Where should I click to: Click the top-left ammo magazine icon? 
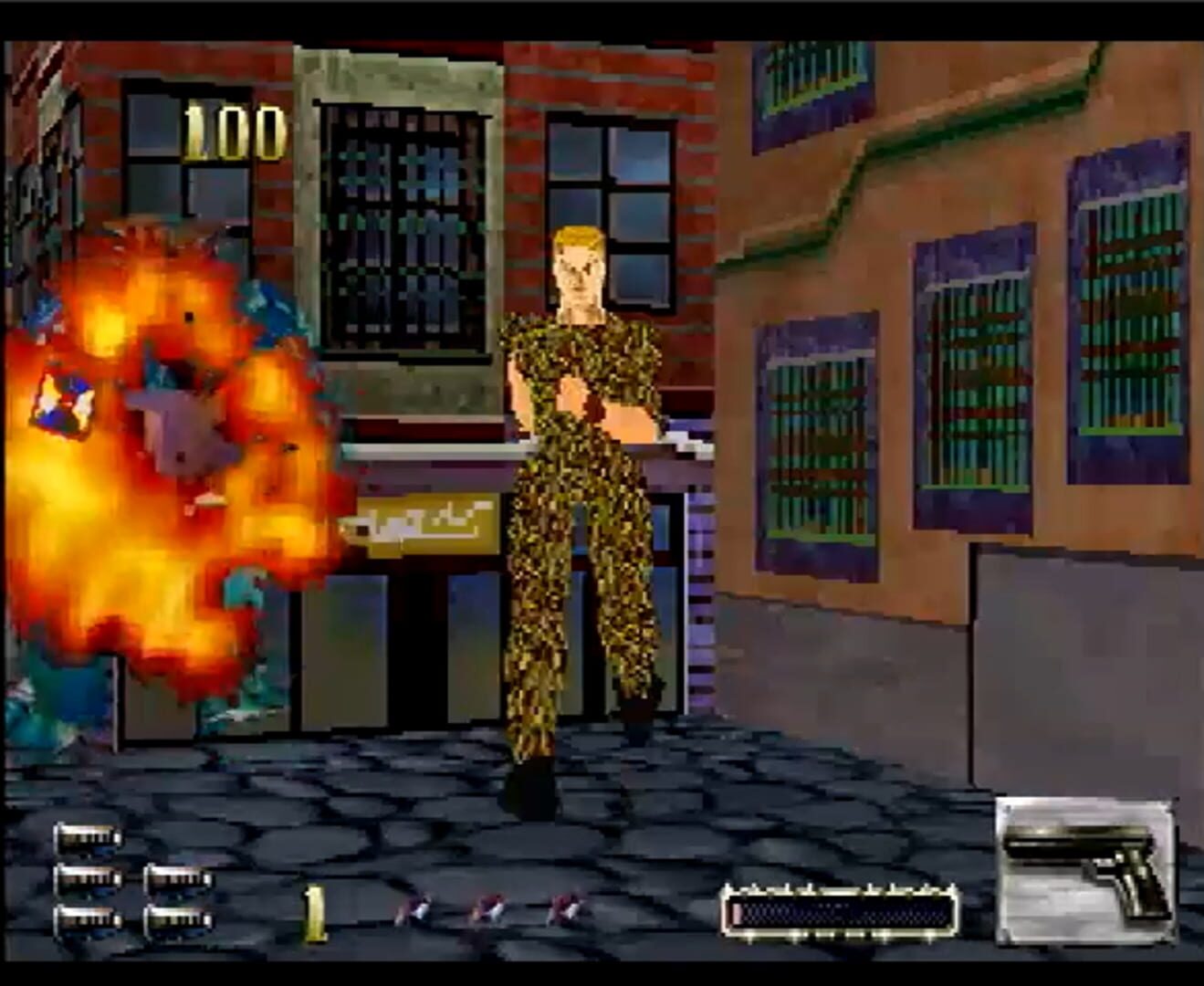(89, 837)
